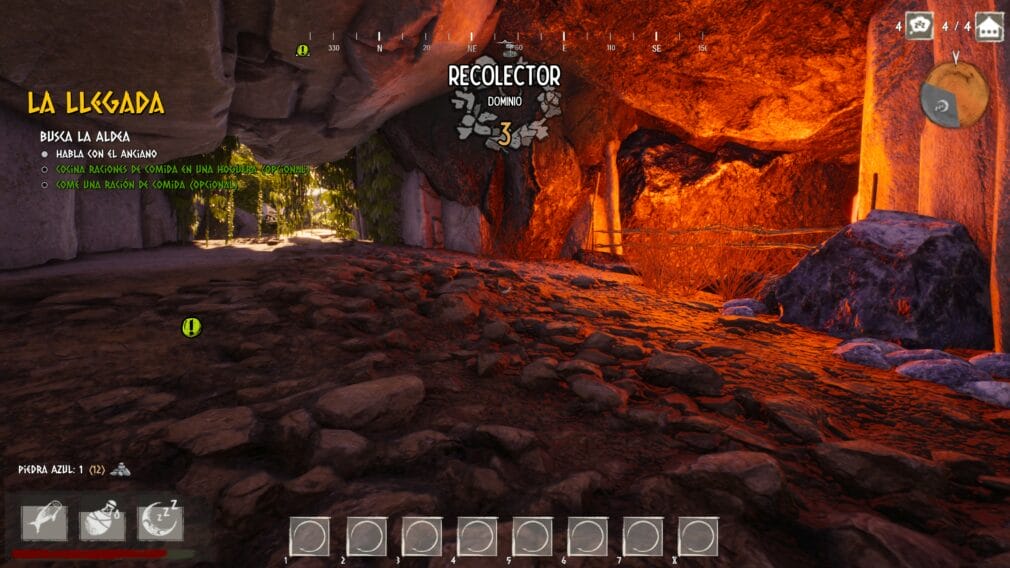Click the fish hunger status icon

coord(44,522)
